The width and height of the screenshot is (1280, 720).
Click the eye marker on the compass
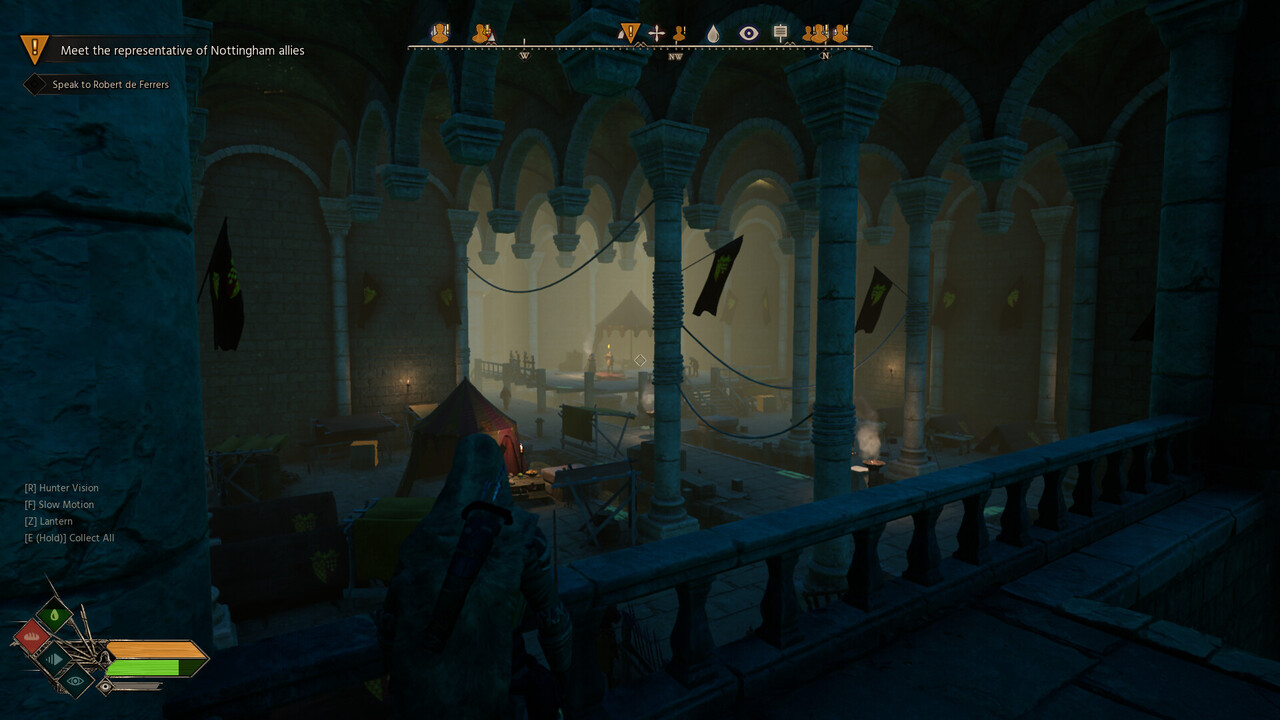[748, 34]
